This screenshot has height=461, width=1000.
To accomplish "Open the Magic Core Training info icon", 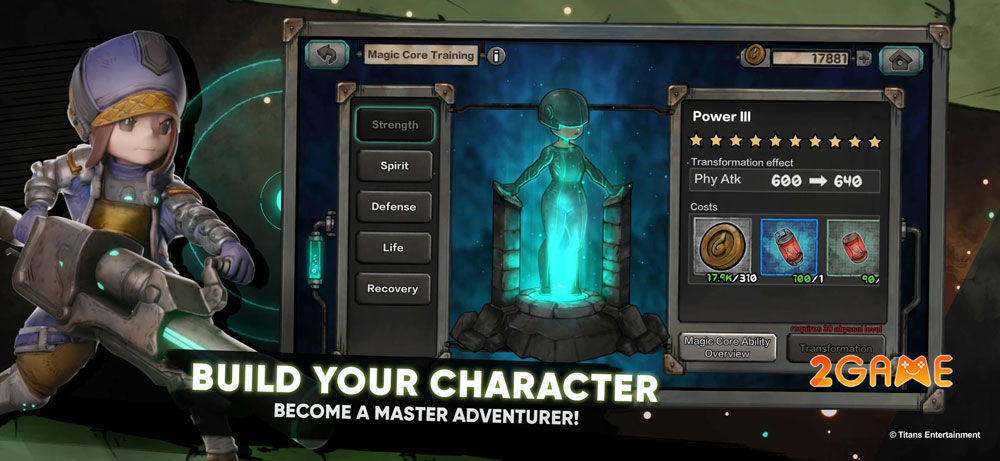I will click(x=497, y=56).
